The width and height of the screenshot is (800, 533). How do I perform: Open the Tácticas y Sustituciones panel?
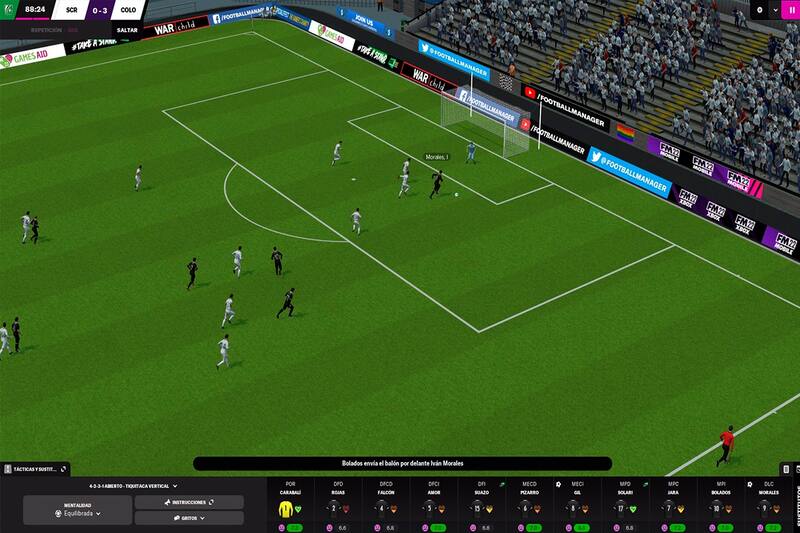coord(34,468)
